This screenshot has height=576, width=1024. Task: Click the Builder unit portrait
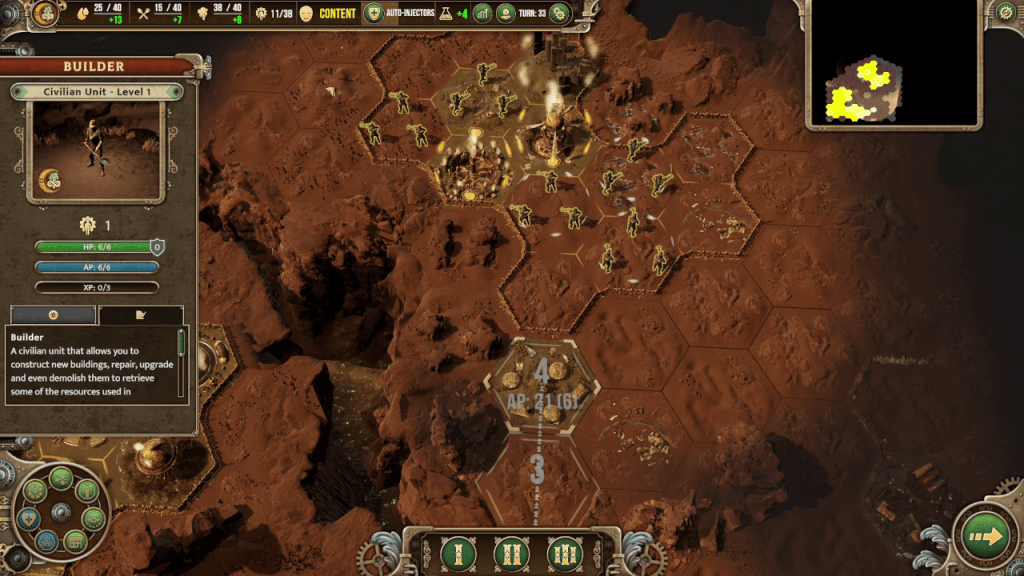[x=96, y=151]
